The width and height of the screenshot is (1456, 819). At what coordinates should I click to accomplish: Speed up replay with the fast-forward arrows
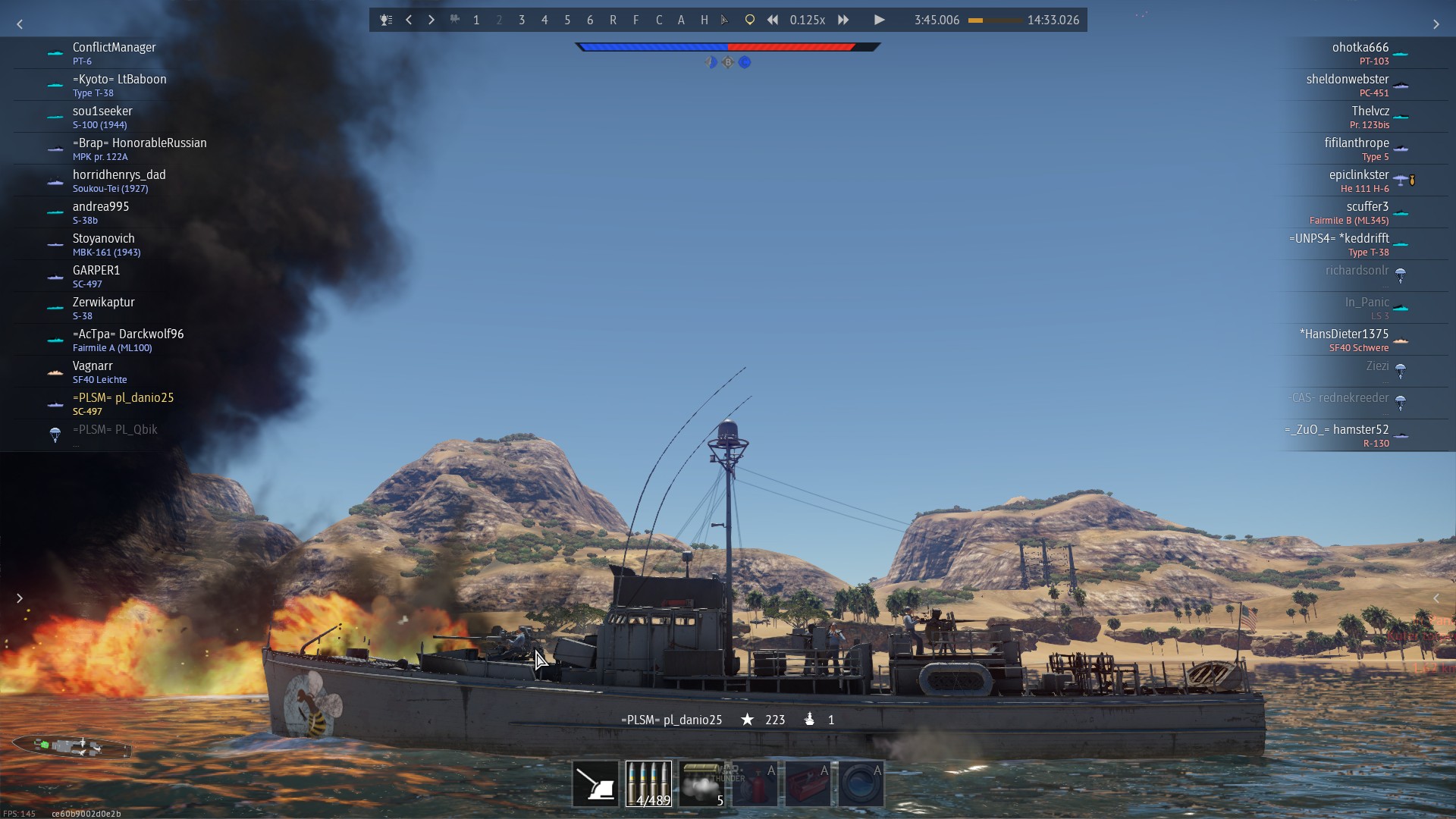[x=843, y=20]
